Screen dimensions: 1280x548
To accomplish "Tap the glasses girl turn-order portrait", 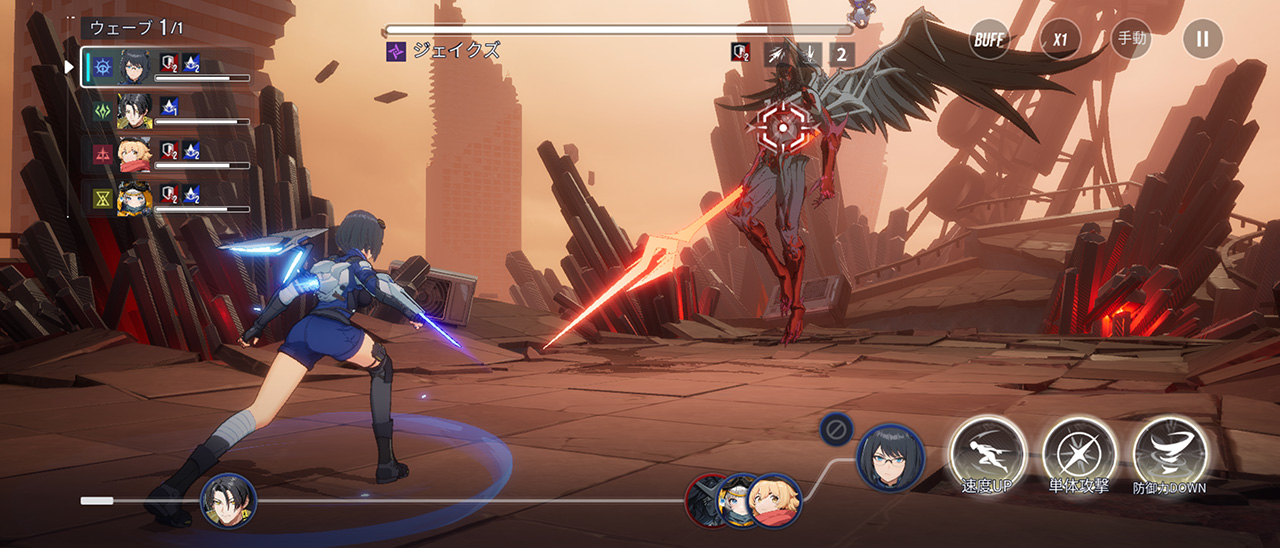I will point(890,458).
